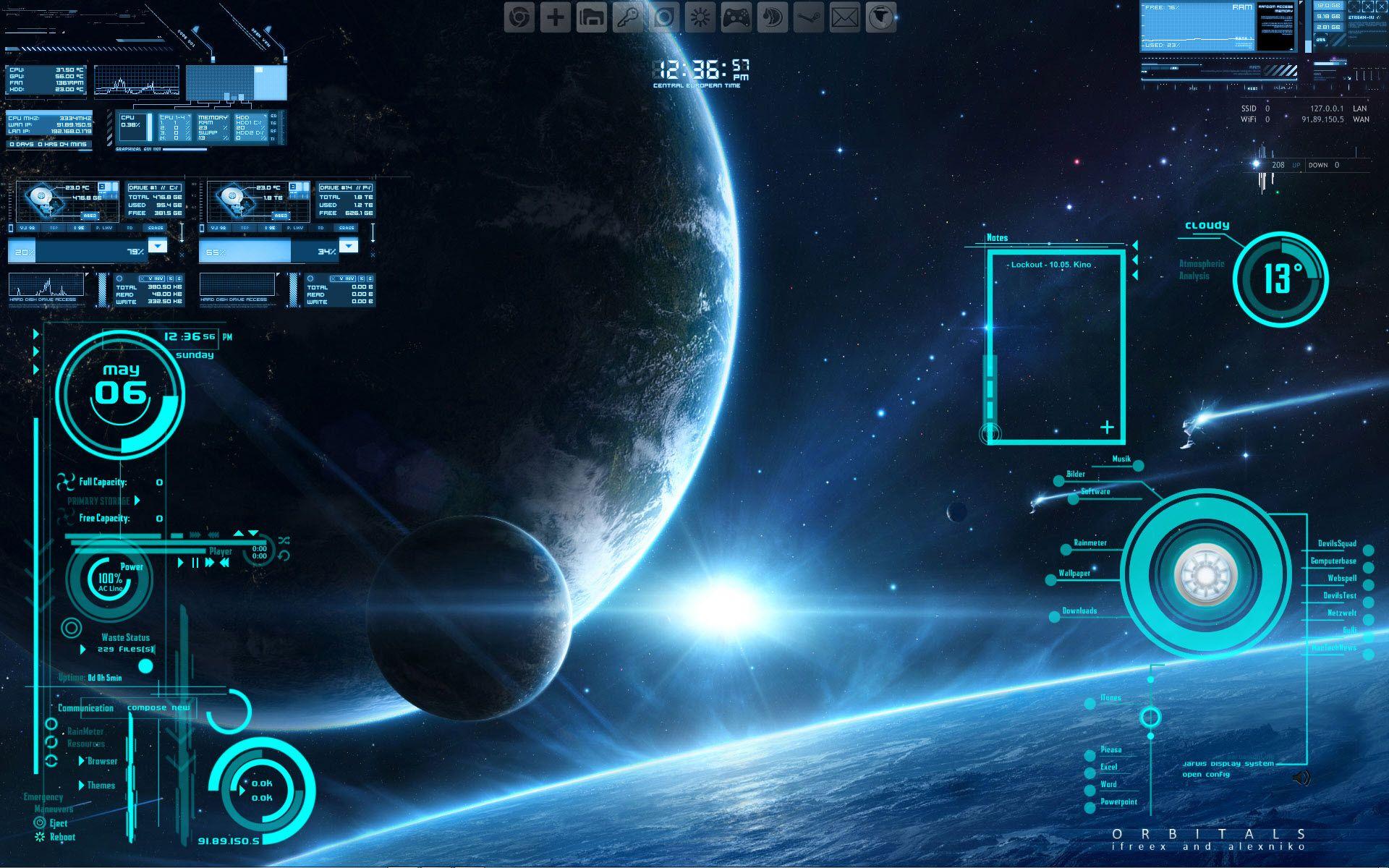The image size is (1389, 868).
Task: Click the sun-shaped launcher icon
Action: 700,18
